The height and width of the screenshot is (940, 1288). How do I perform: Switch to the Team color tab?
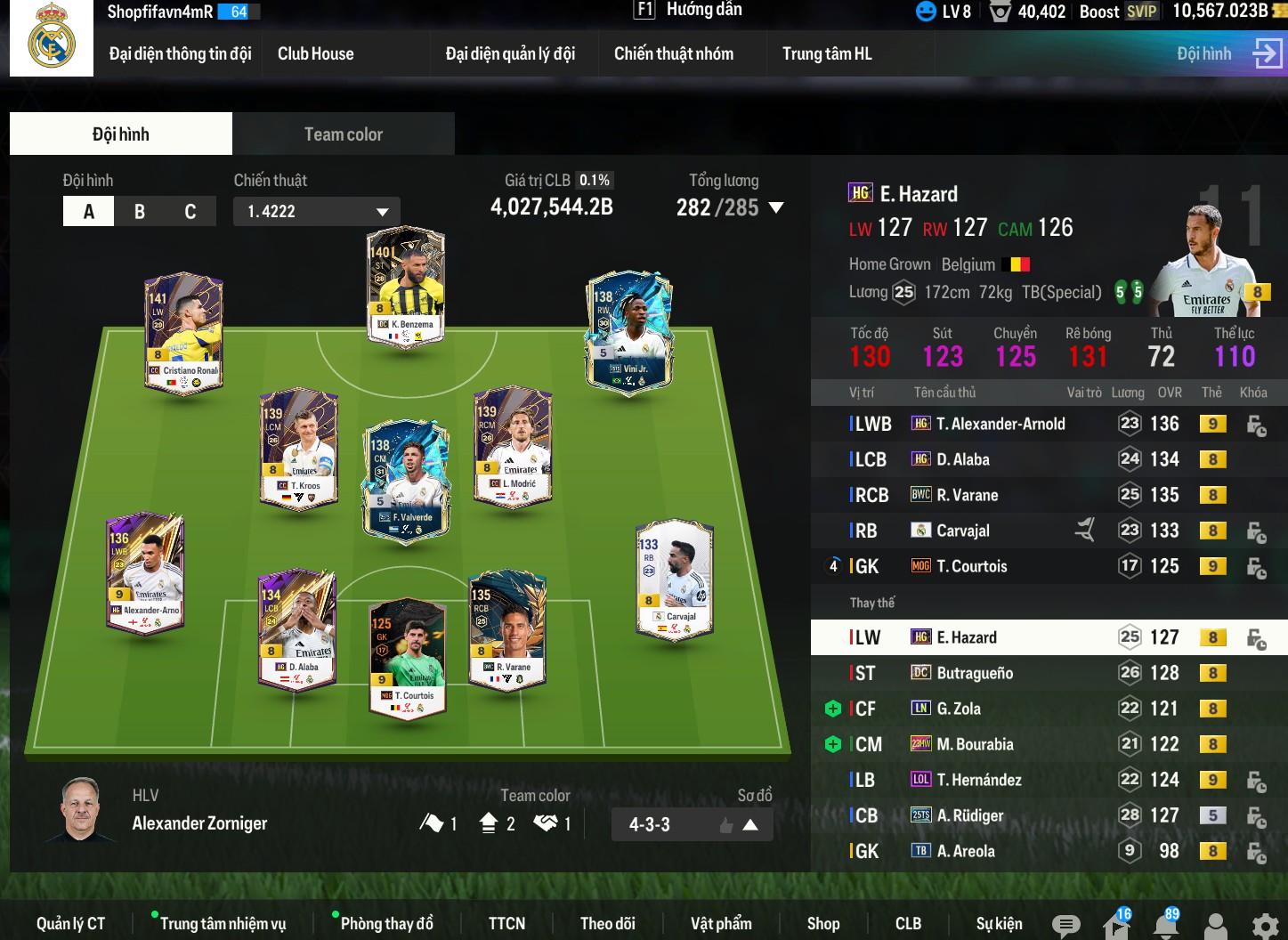pos(343,134)
